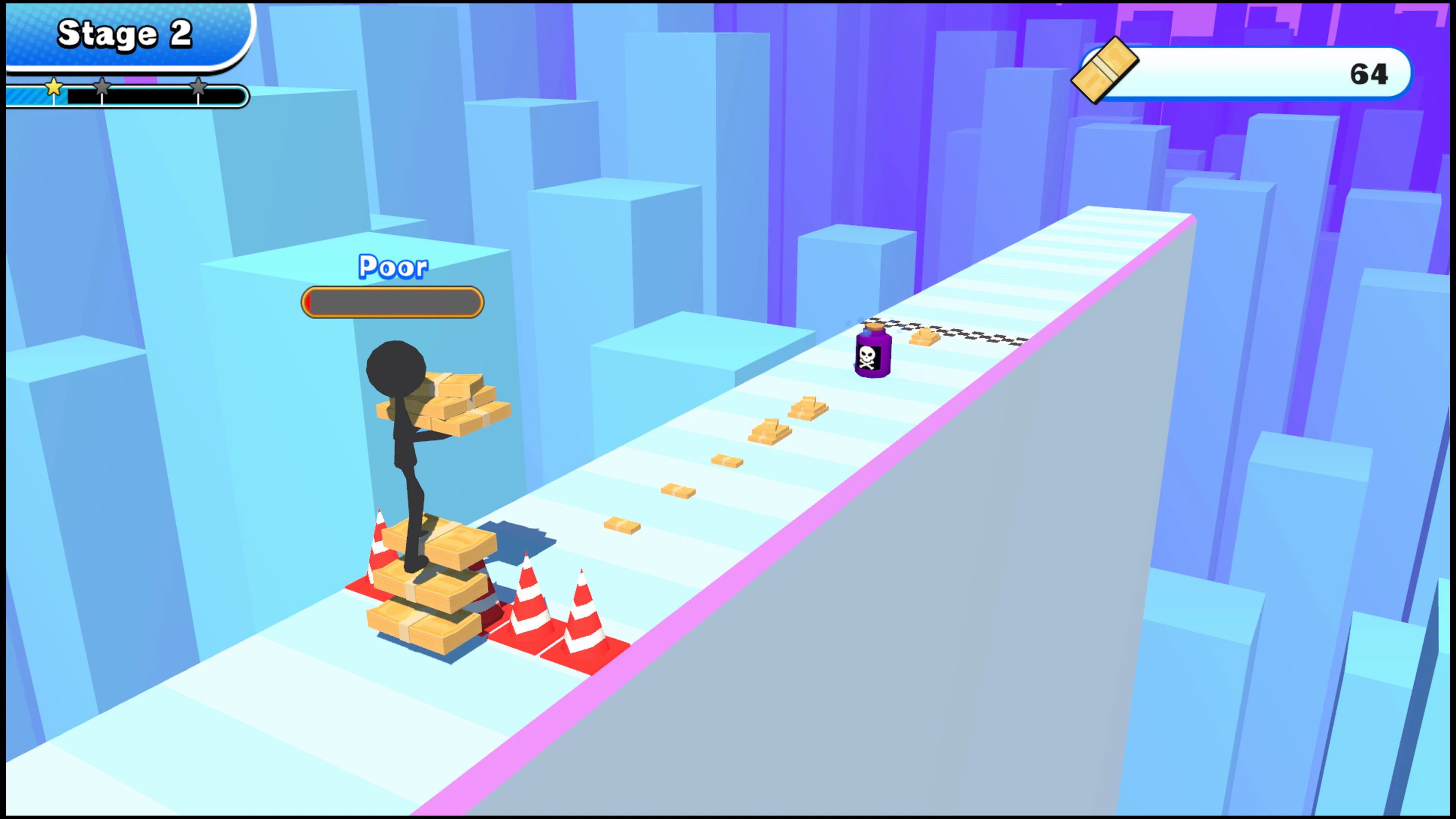Screen dimensions: 1456x819
Task: Toggle the filled yellow star on progress bar
Action: [53, 88]
